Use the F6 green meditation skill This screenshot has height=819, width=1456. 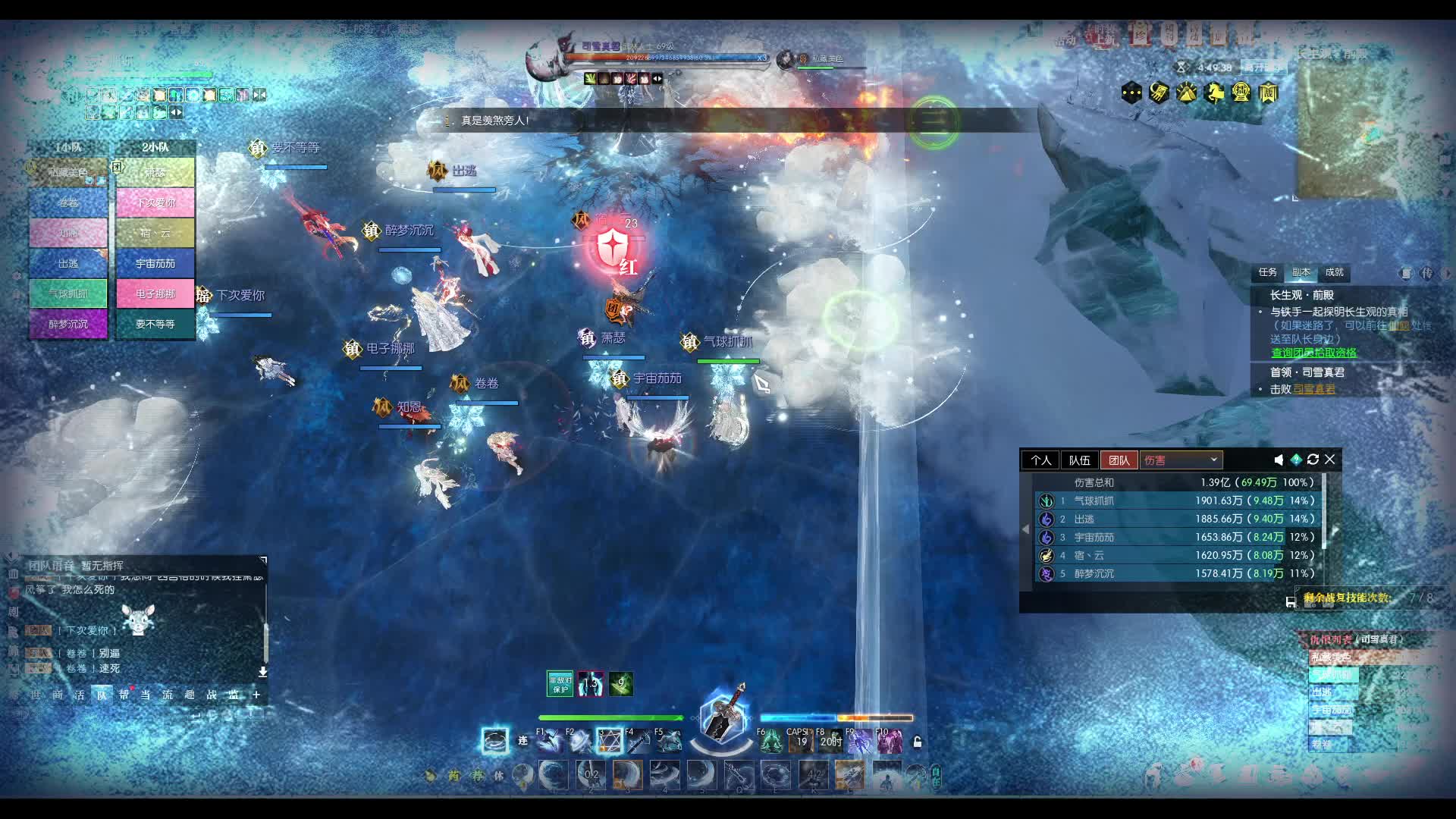point(770,741)
